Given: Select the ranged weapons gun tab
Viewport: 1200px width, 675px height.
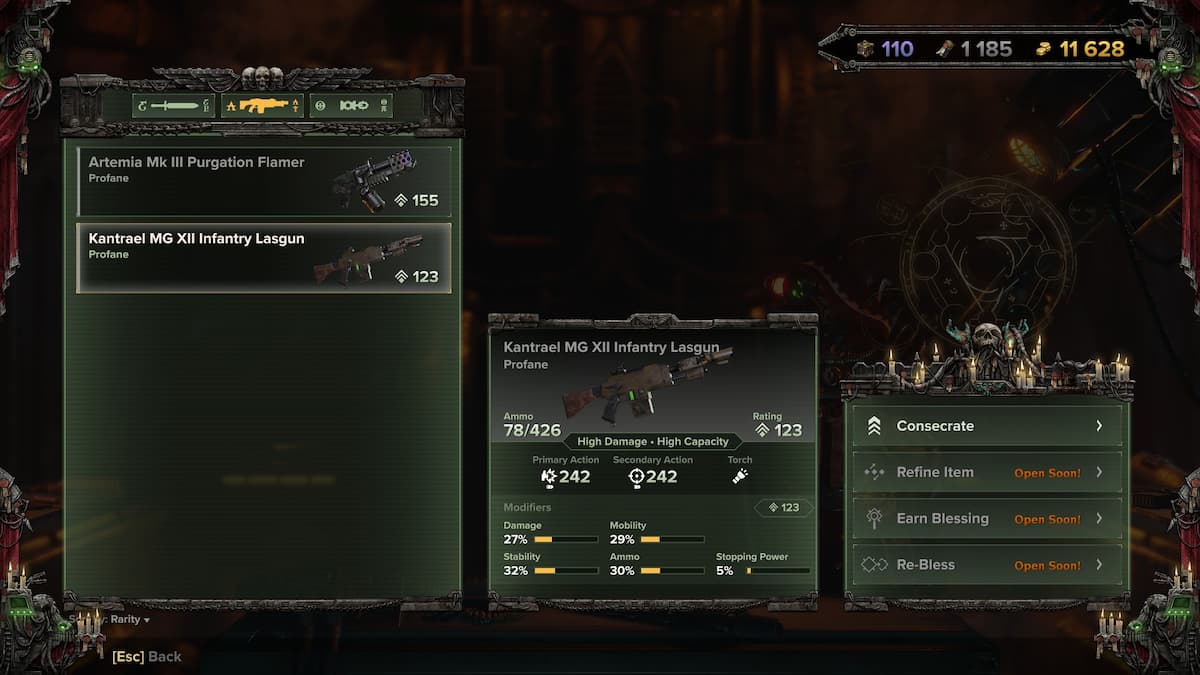Looking at the screenshot, I should coord(262,105).
